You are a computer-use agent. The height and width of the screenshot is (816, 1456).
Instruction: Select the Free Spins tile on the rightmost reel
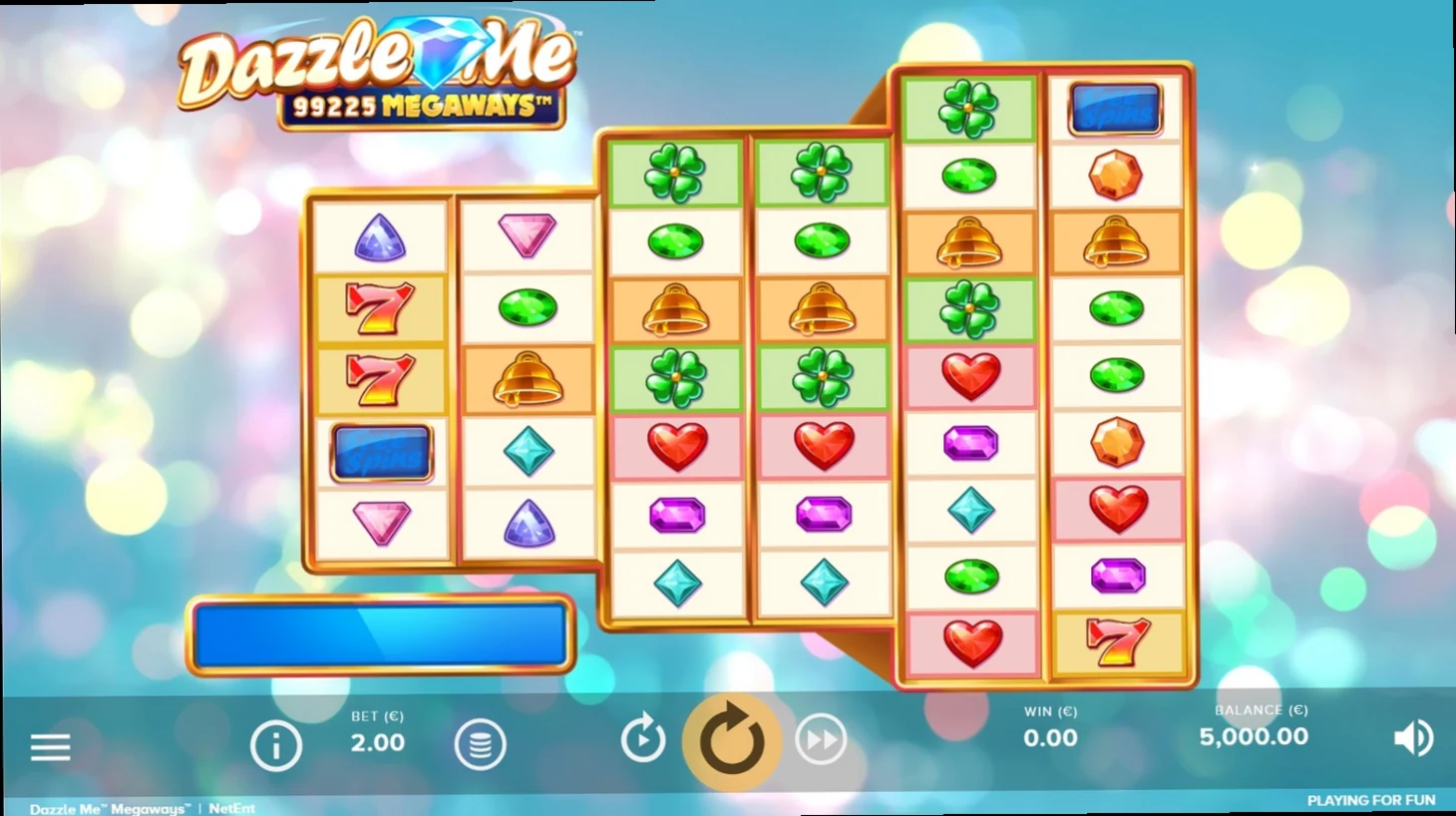point(1117,108)
